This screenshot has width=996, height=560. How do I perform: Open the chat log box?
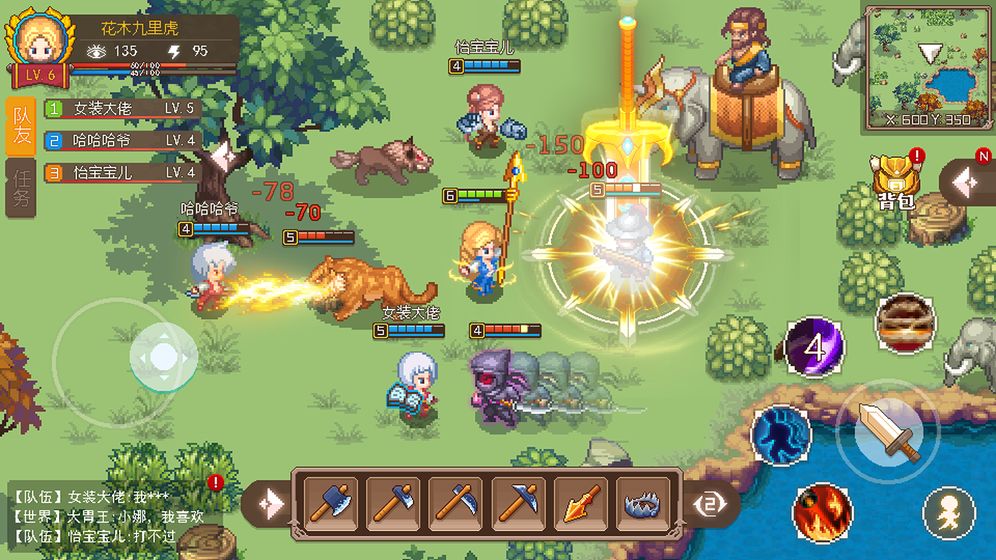(120, 515)
